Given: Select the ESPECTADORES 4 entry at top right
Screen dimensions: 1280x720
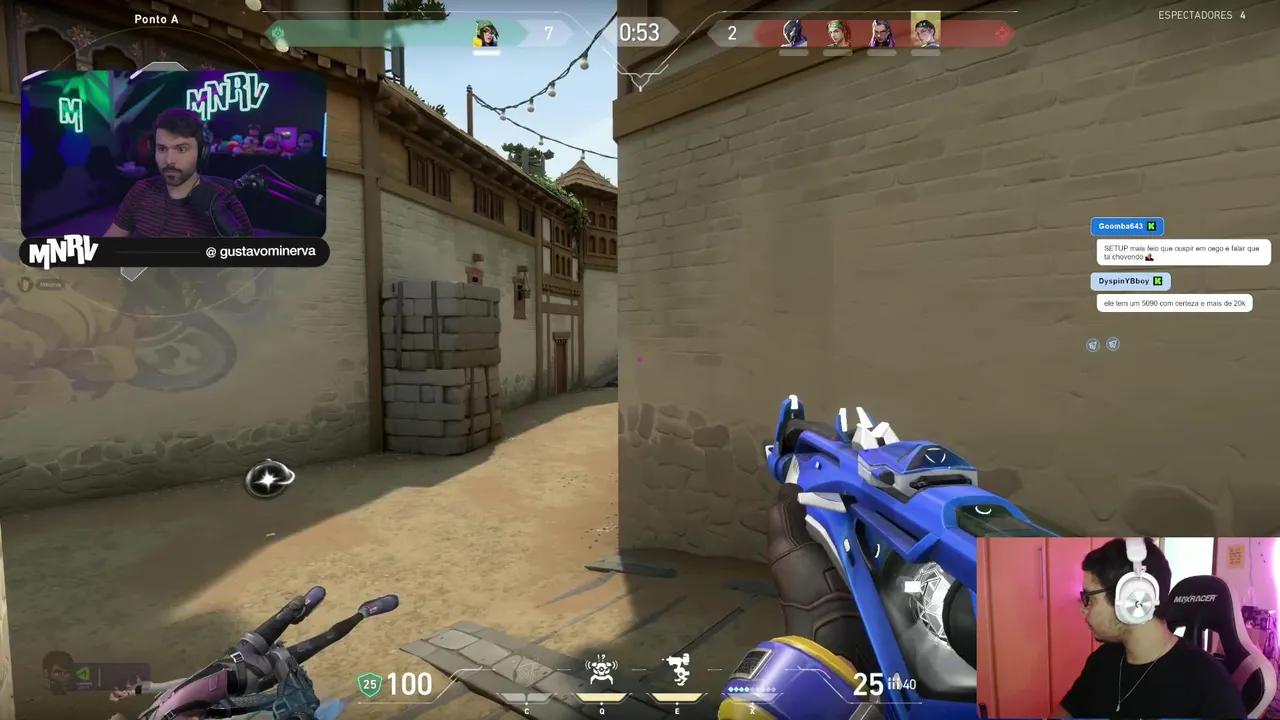Looking at the screenshot, I should (x=1202, y=14).
